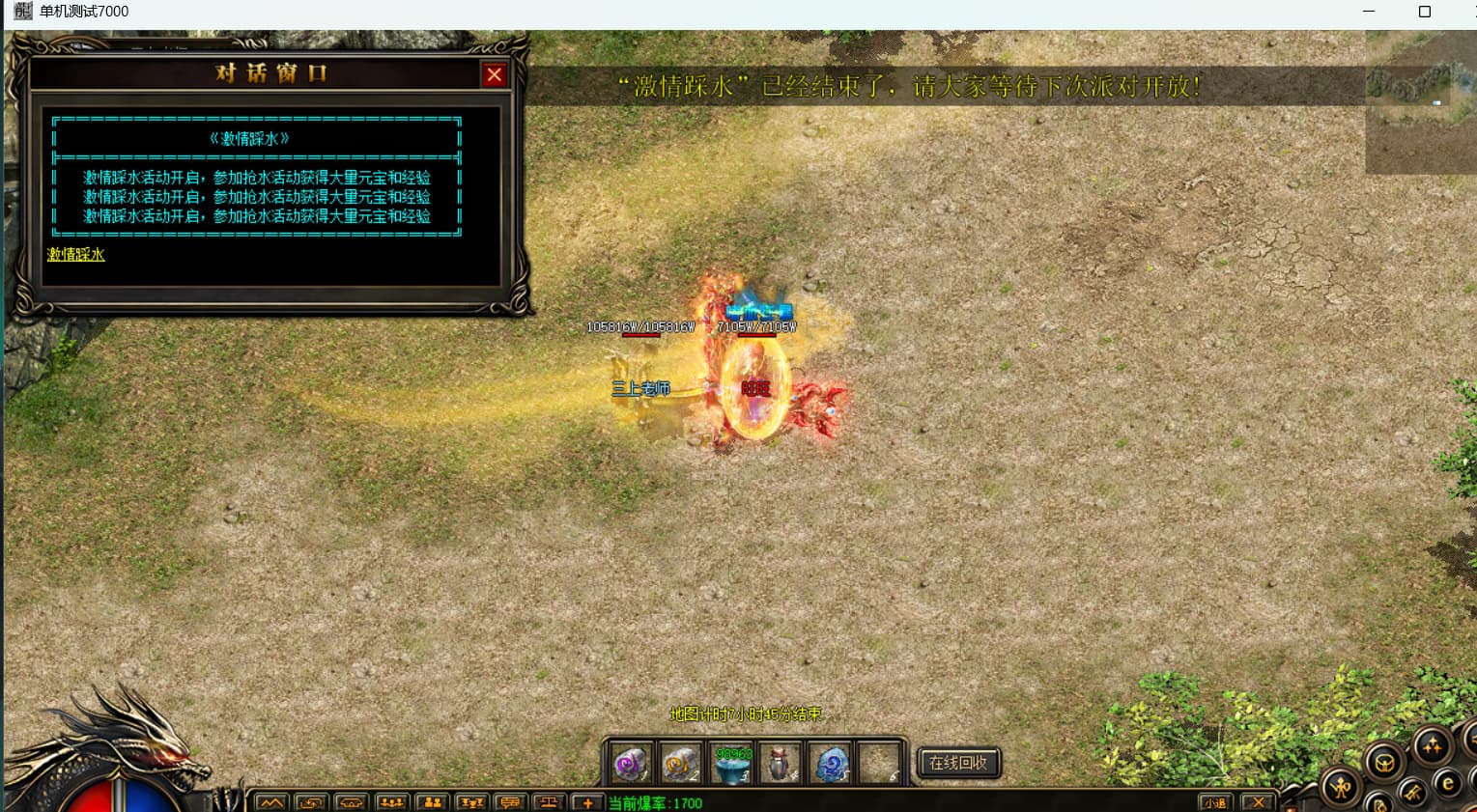Open the 在线回收 online recycle button

(x=957, y=763)
